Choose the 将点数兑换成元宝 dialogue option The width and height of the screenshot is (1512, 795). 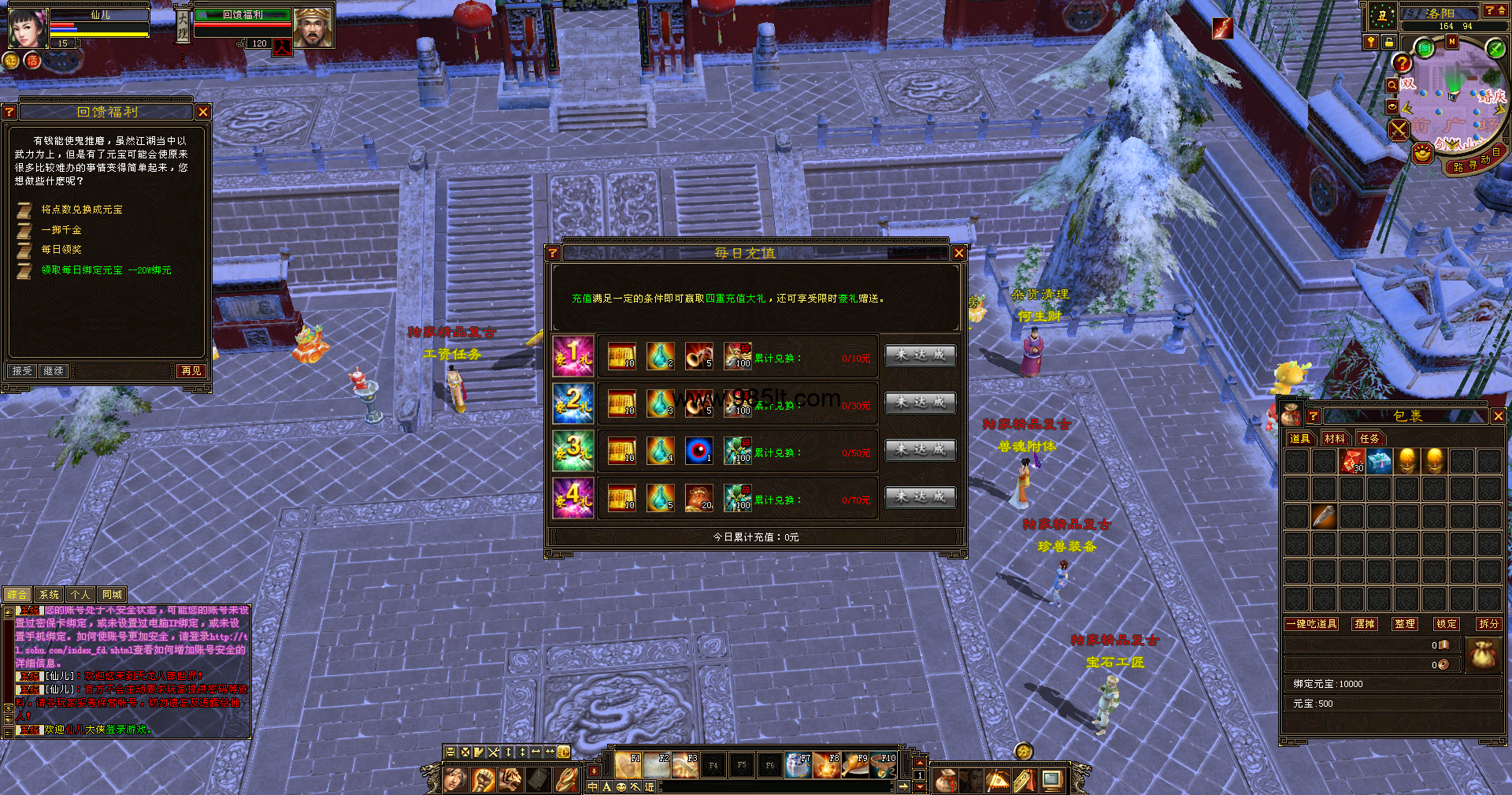click(82, 210)
